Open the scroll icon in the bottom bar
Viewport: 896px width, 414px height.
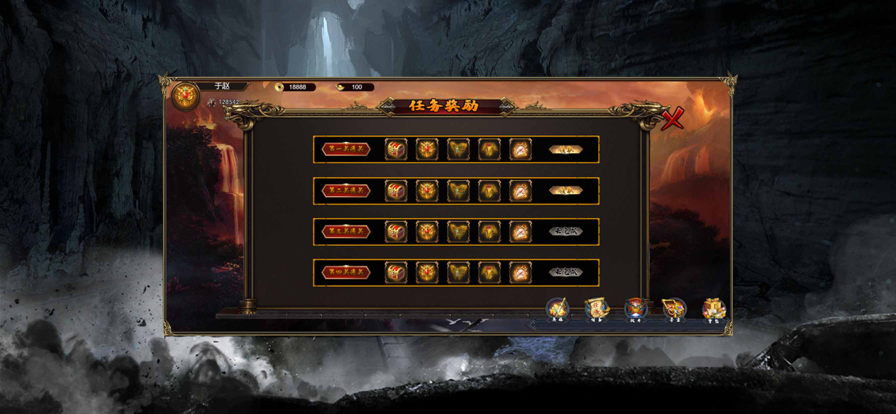pyautogui.click(x=596, y=308)
